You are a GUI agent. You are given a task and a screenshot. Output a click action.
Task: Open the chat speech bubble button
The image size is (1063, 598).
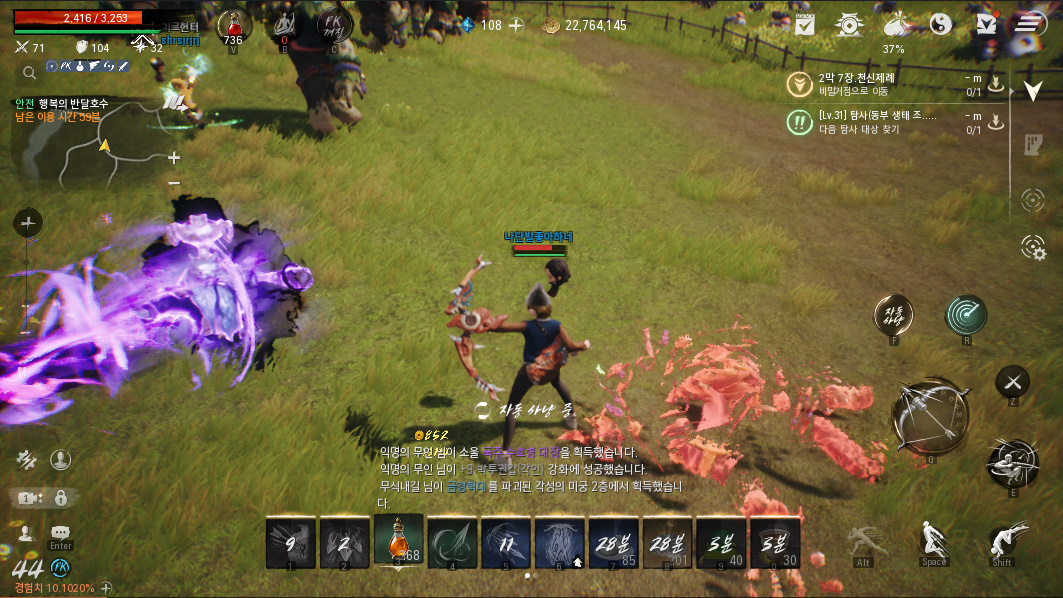(60, 533)
